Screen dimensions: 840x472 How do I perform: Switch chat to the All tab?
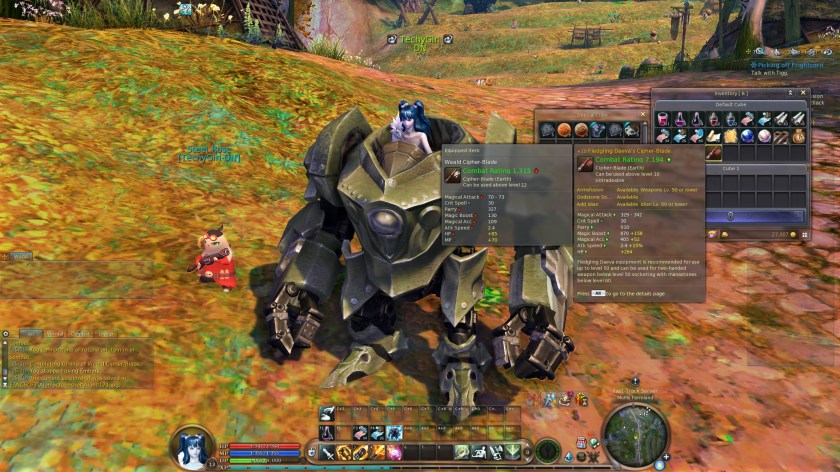(31, 333)
